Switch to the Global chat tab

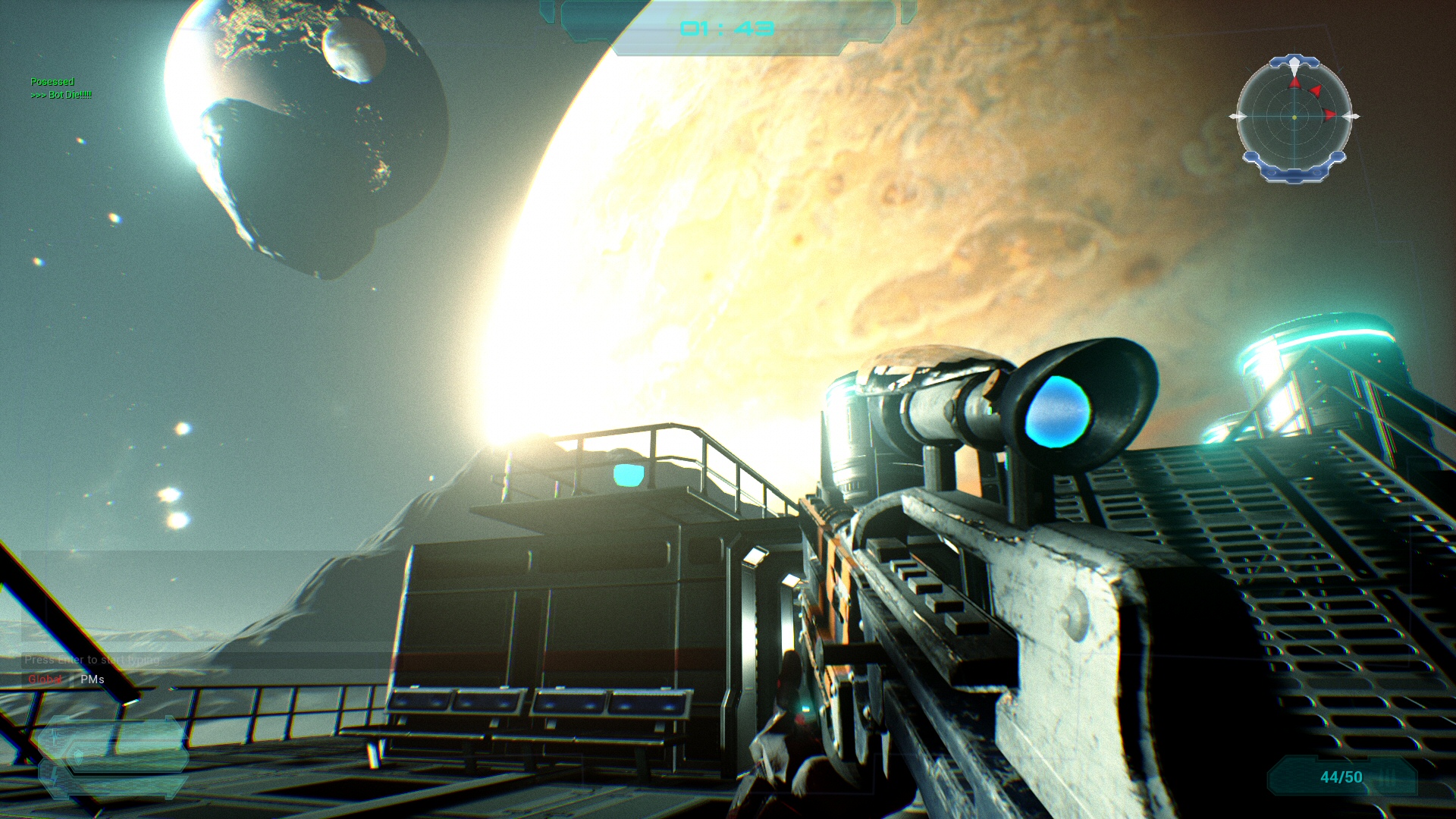point(45,679)
